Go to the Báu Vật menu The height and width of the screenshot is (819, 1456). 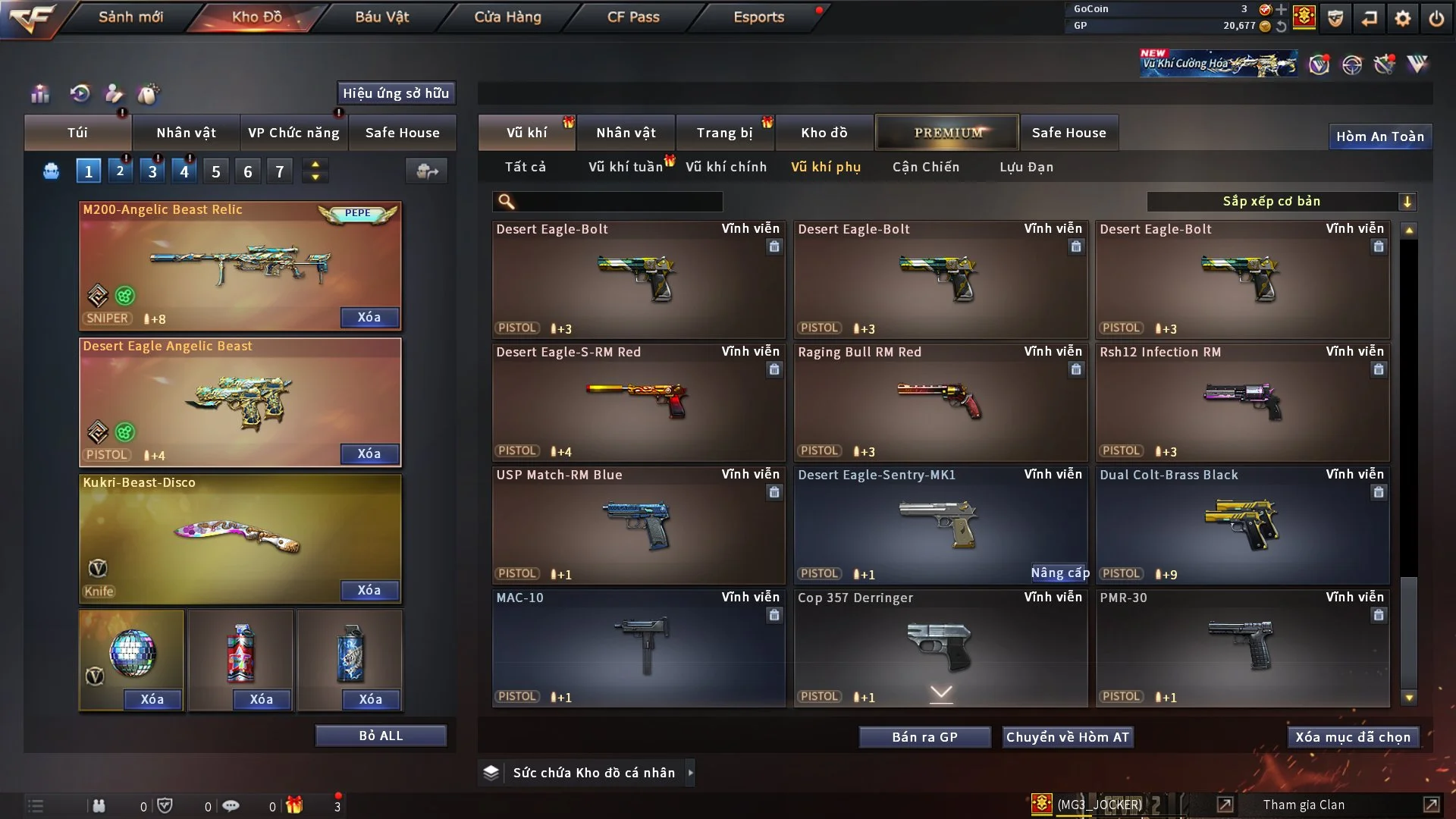click(x=381, y=17)
